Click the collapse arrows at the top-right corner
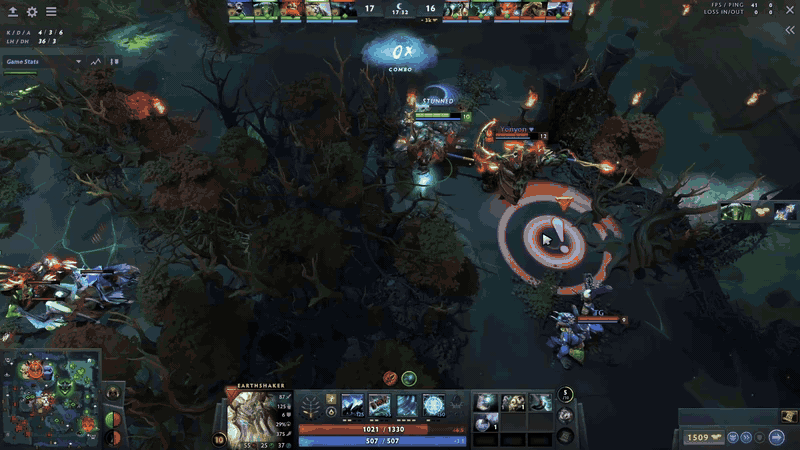 tap(790, 31)
